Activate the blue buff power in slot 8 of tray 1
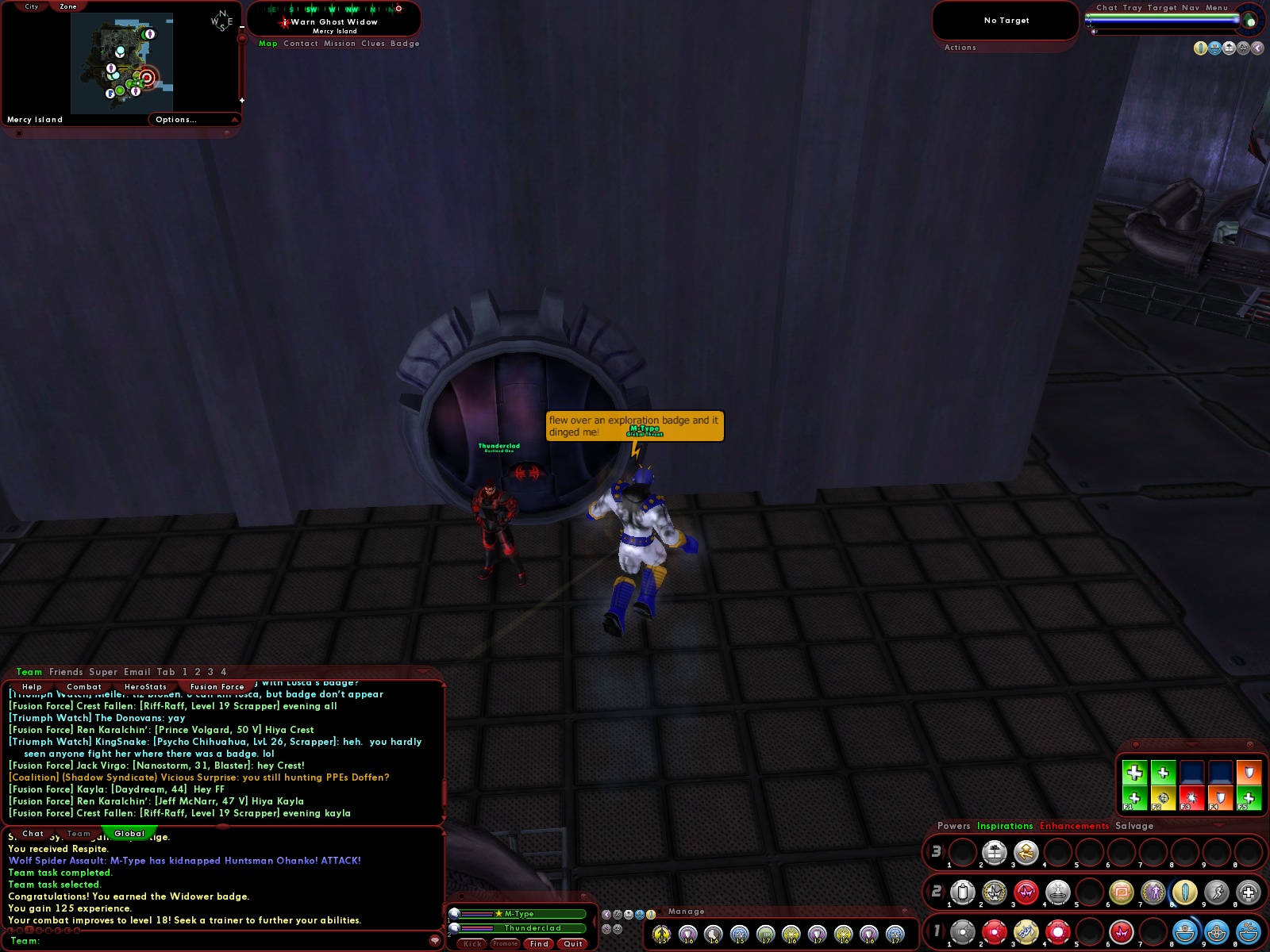Screen dimensions: 1270x952 tap(1184, 933)
